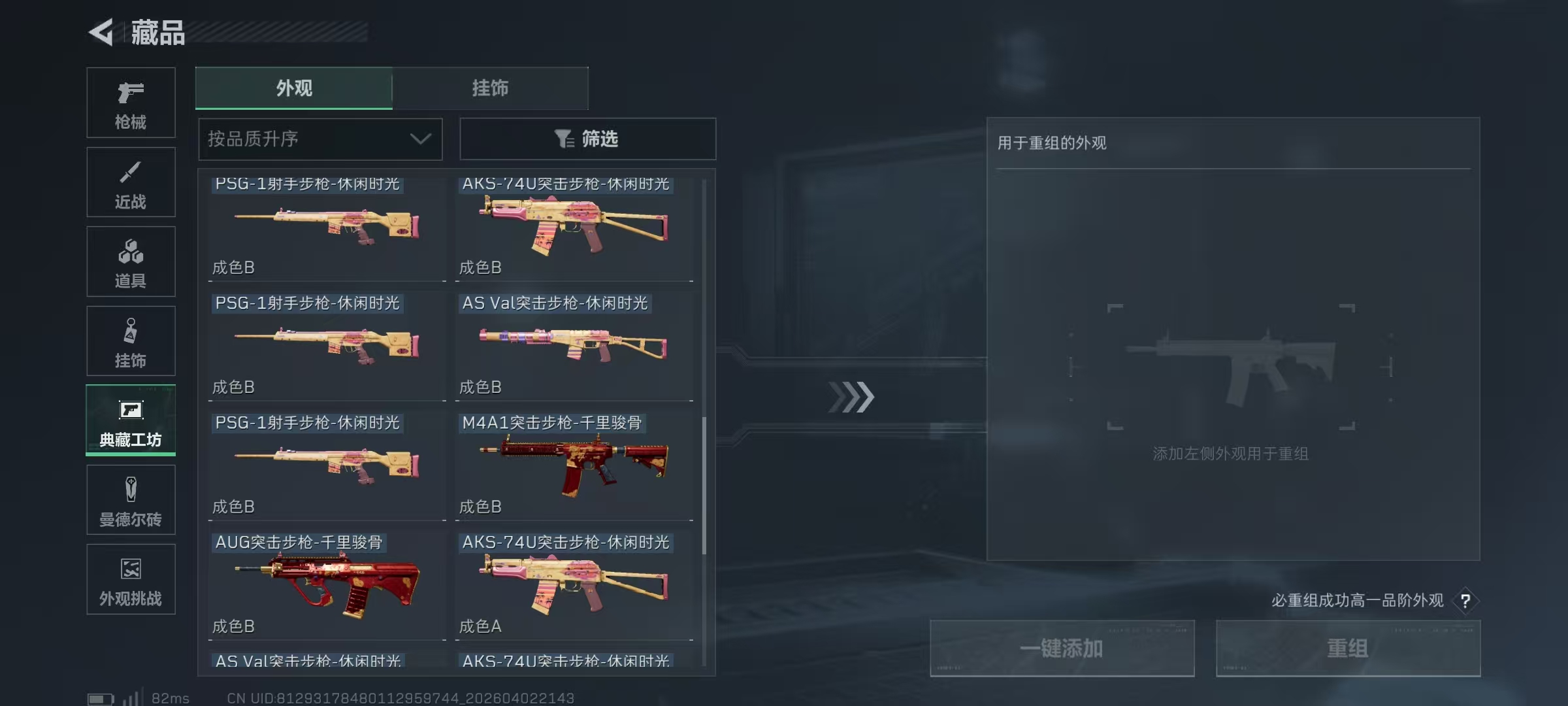Select the 近战 melee category icon
Screen dimensions: 1568x706
click(131, 181)
